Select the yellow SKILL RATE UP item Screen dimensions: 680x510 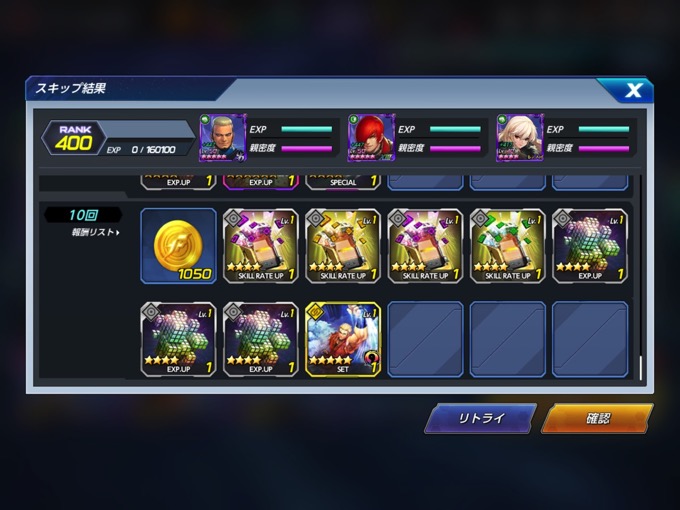pyautogui.click(x=342, y=246)
